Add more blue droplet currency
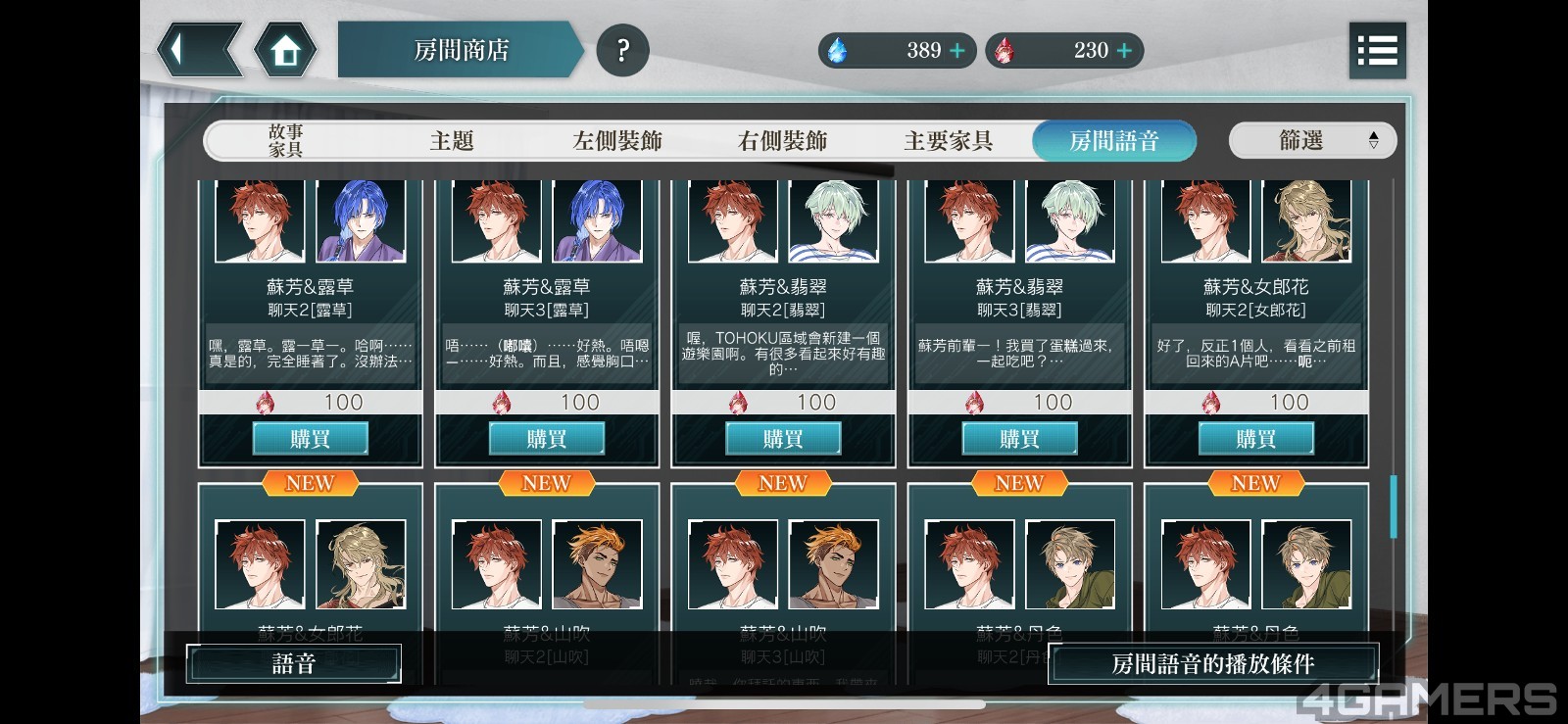The height and width of the screenshot is (724, 1568). coord(957,50)
